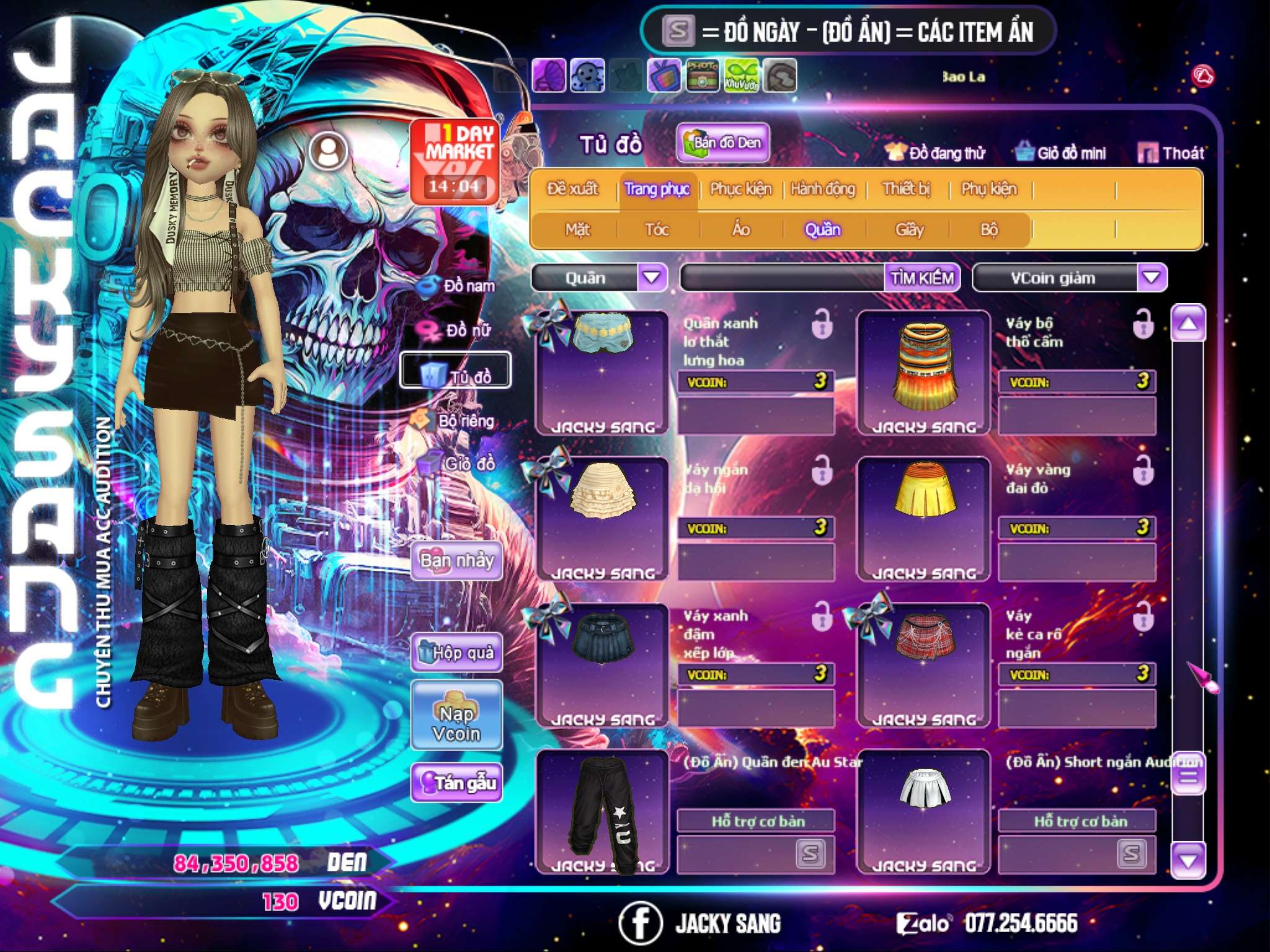Choose the Áo subcategory
The image size is (1270, 952).
(x=740, y=230)
